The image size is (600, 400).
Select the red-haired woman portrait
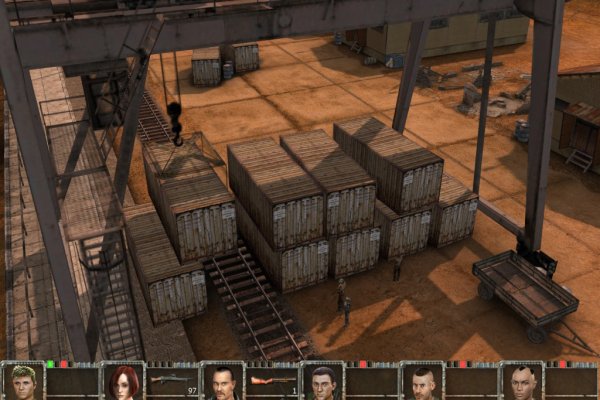coord(122,382)
